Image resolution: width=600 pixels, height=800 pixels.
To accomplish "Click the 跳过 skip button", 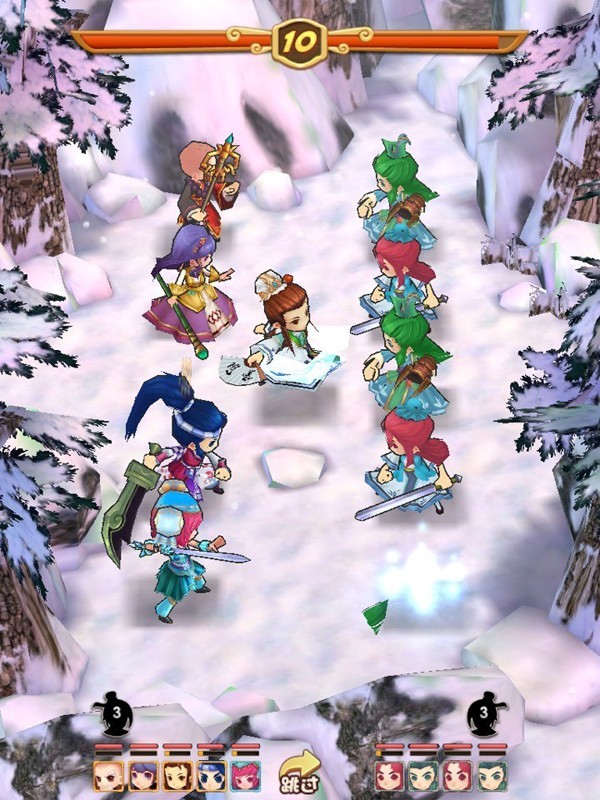I will point(298,770).
